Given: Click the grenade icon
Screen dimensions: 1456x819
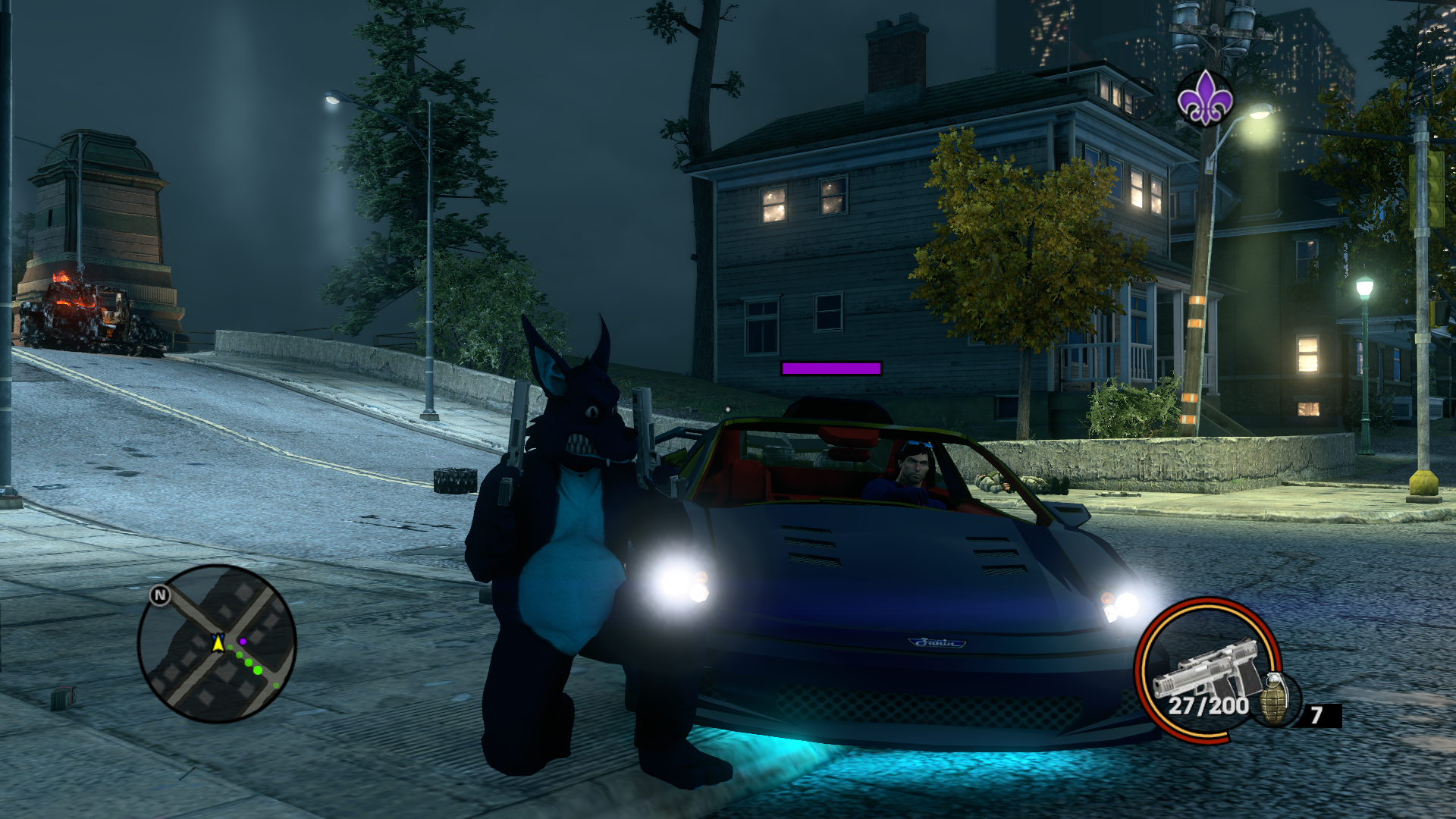Looking at the screenshot, I should [1276, 699].
